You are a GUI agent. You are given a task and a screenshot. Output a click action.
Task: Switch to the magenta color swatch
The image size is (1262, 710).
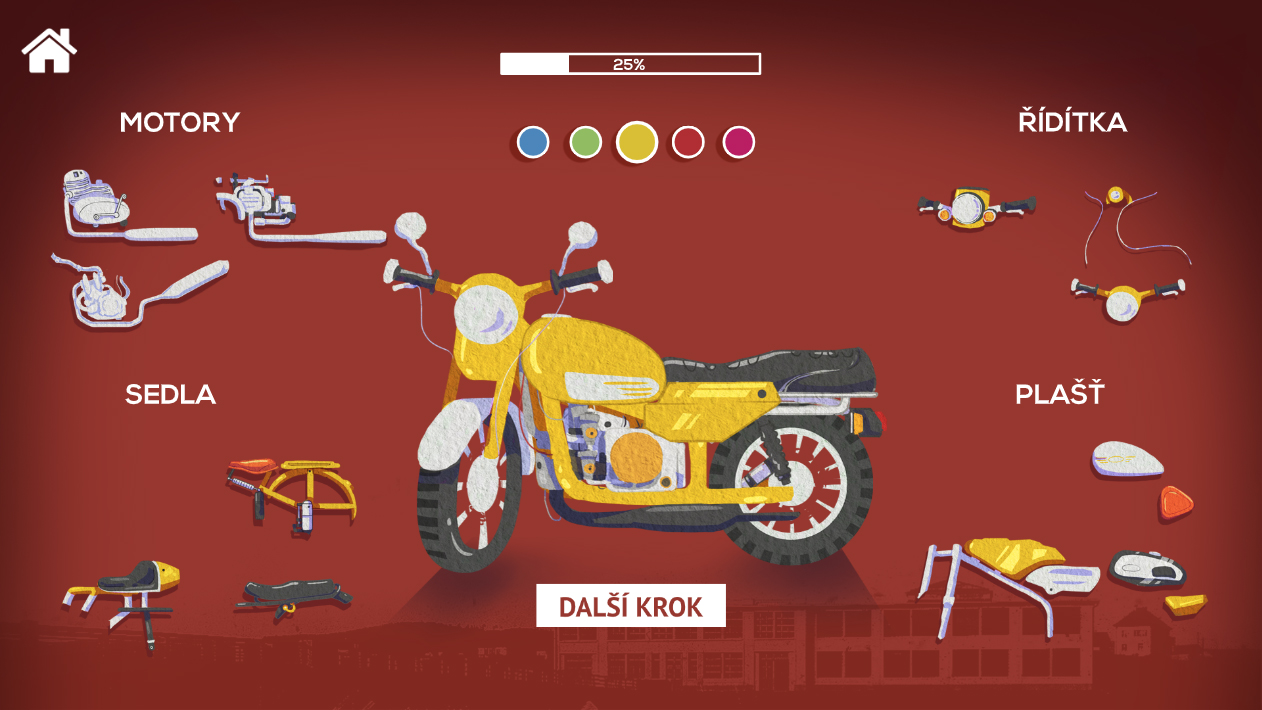(739, 143)
